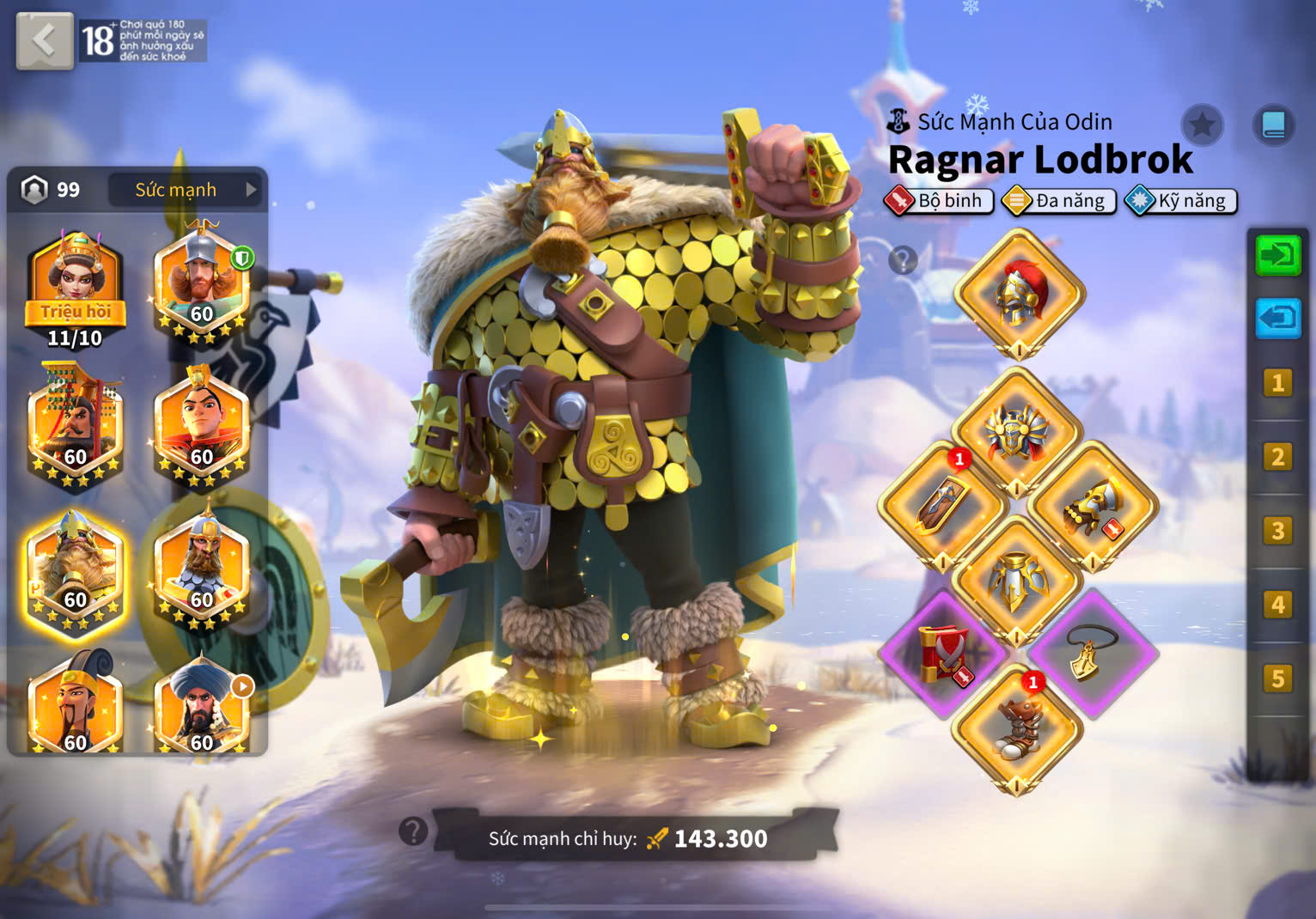This screenshot has width=1316, height=919.
Task: Click the green arrow equip button
Action: tap(1277, 255)
